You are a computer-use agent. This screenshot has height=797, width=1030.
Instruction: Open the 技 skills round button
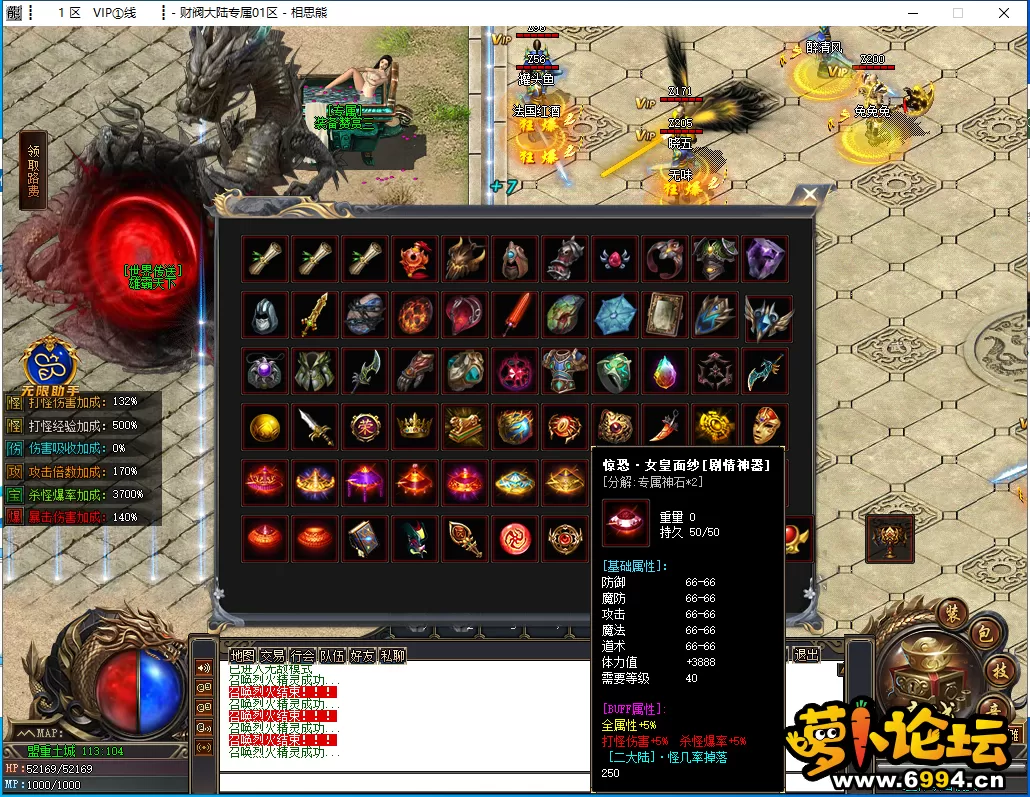pyautogui.click(x=999, y=670)
